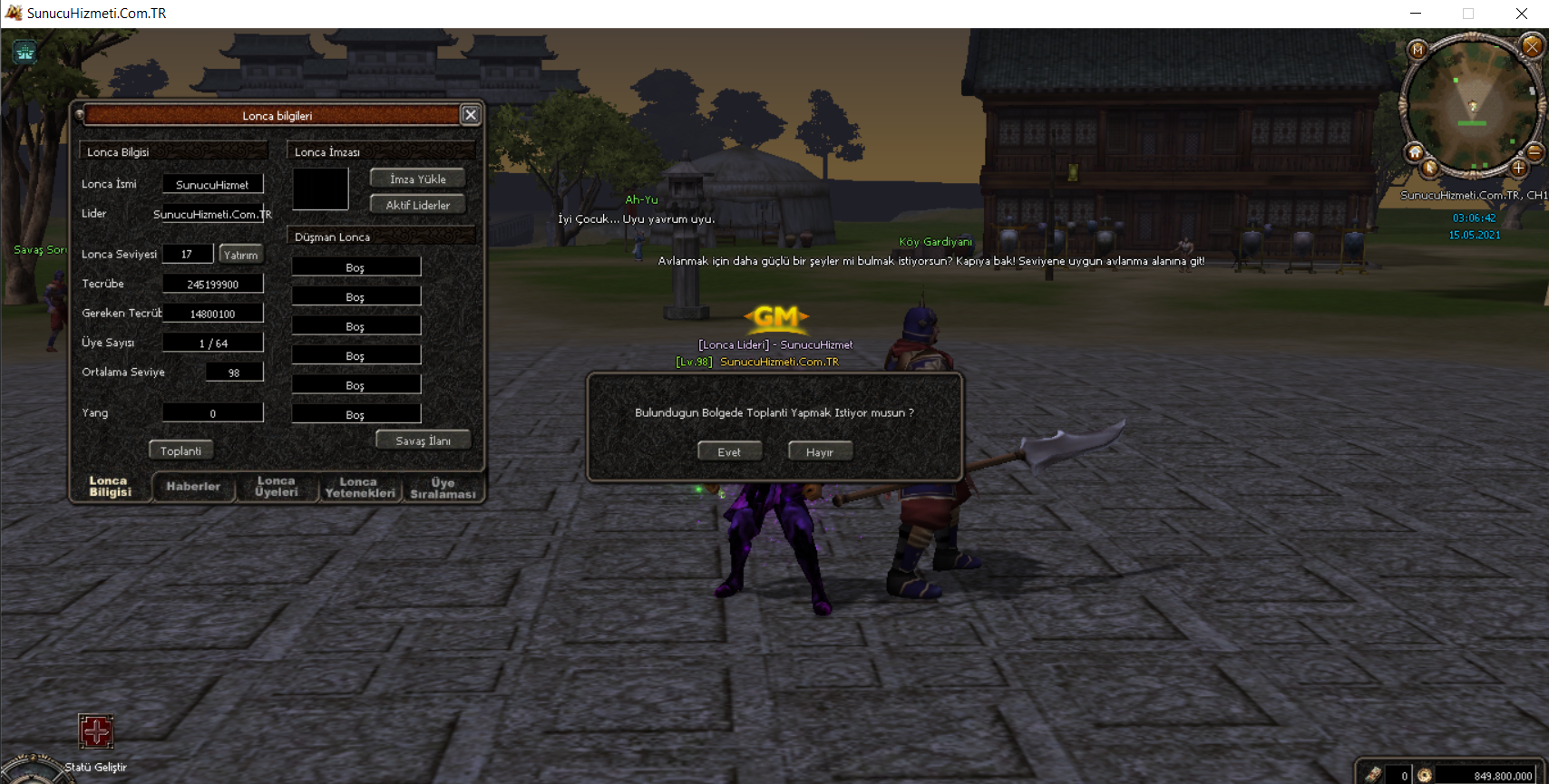Click the minimap's minus zoom button
1549x784 pixels.
1534,151
